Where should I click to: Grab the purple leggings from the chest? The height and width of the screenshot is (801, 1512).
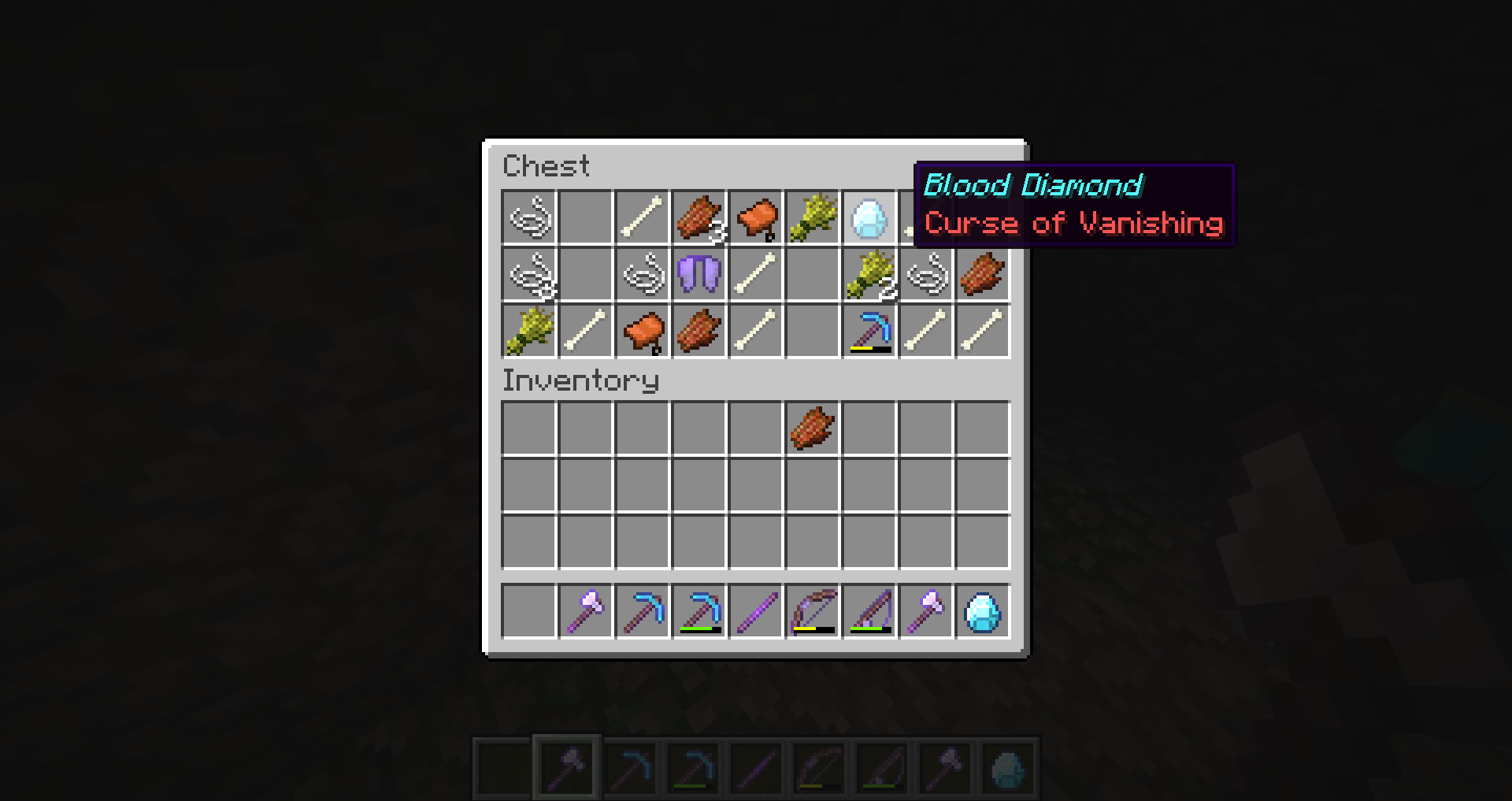pos(698,275)
